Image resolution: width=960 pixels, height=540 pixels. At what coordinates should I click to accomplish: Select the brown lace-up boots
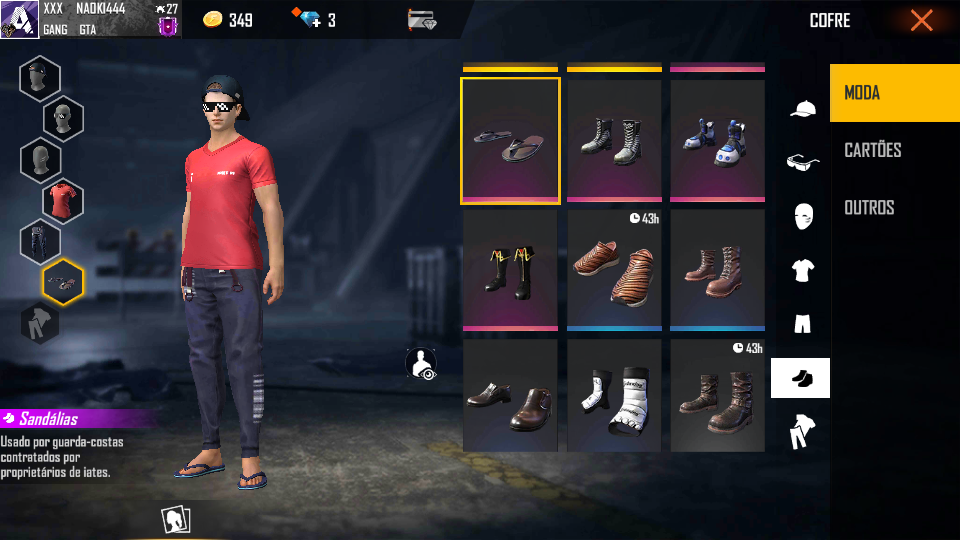coord(717,270)
